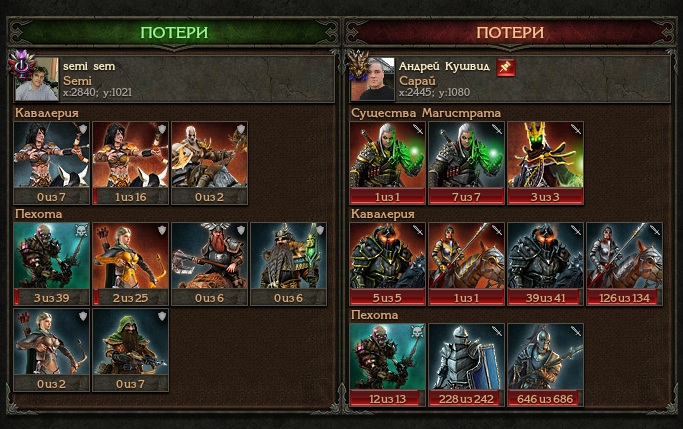Open the Semi castle name link
This screenshot has width=683, height=429.
tap(77, 79)
